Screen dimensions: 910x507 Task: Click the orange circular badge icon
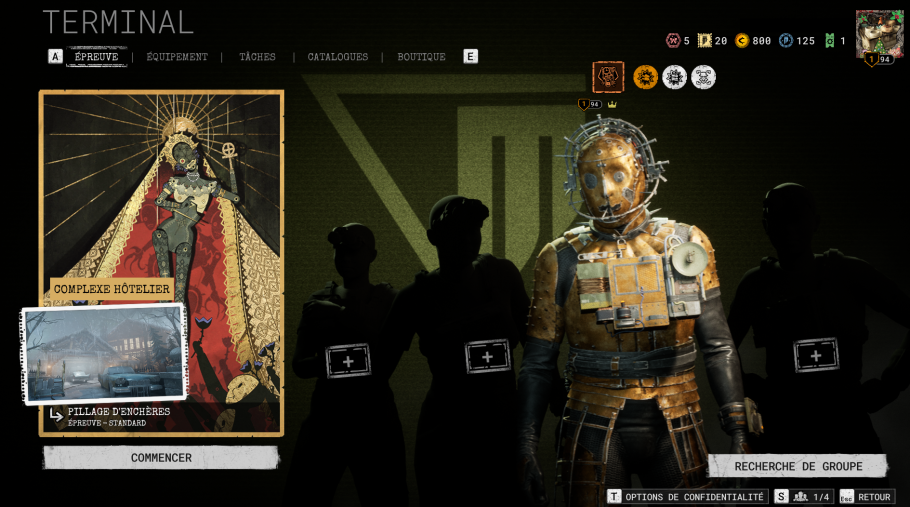[x=646, y=77]
